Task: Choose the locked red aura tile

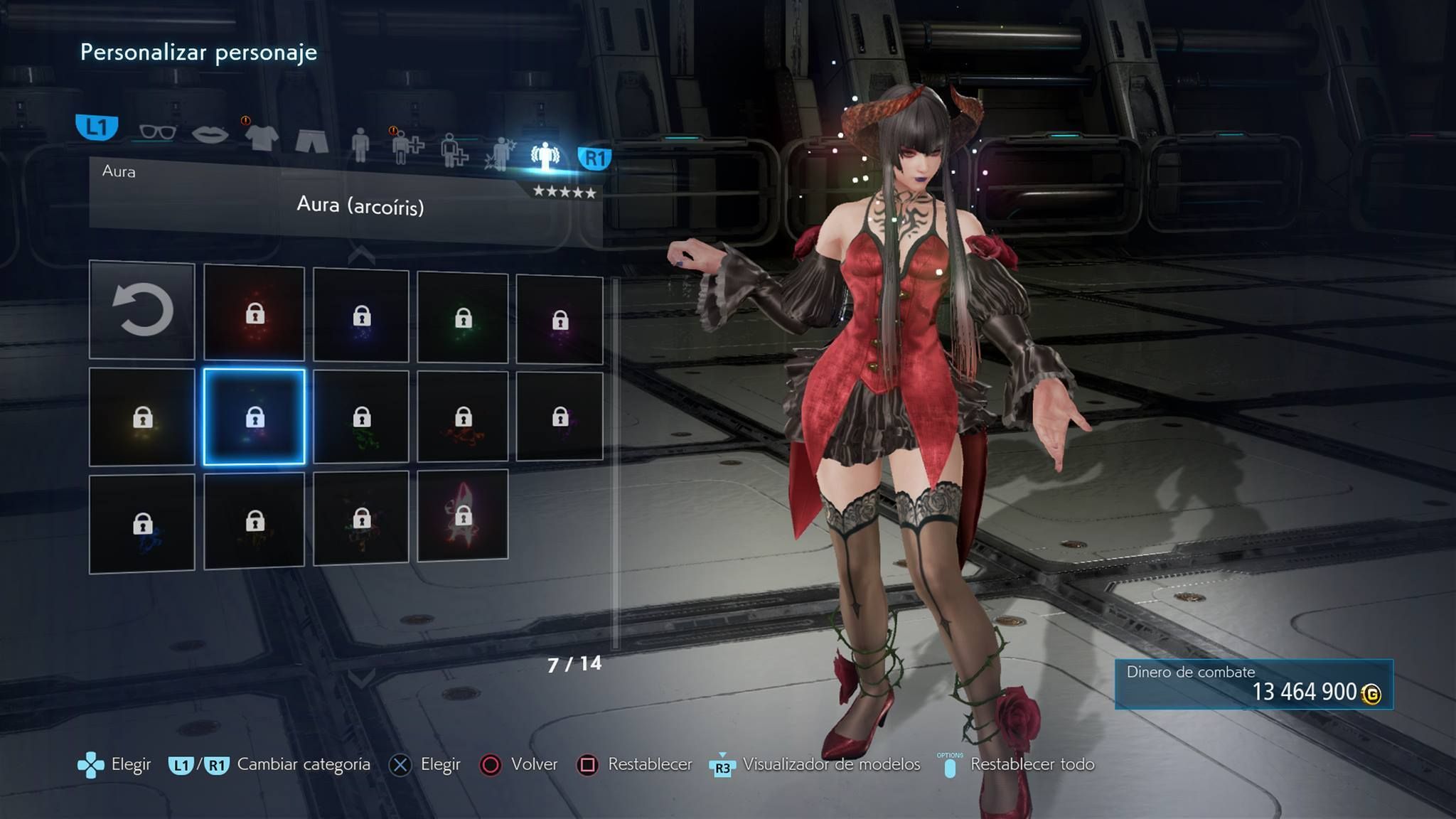Action: (255, 313)
